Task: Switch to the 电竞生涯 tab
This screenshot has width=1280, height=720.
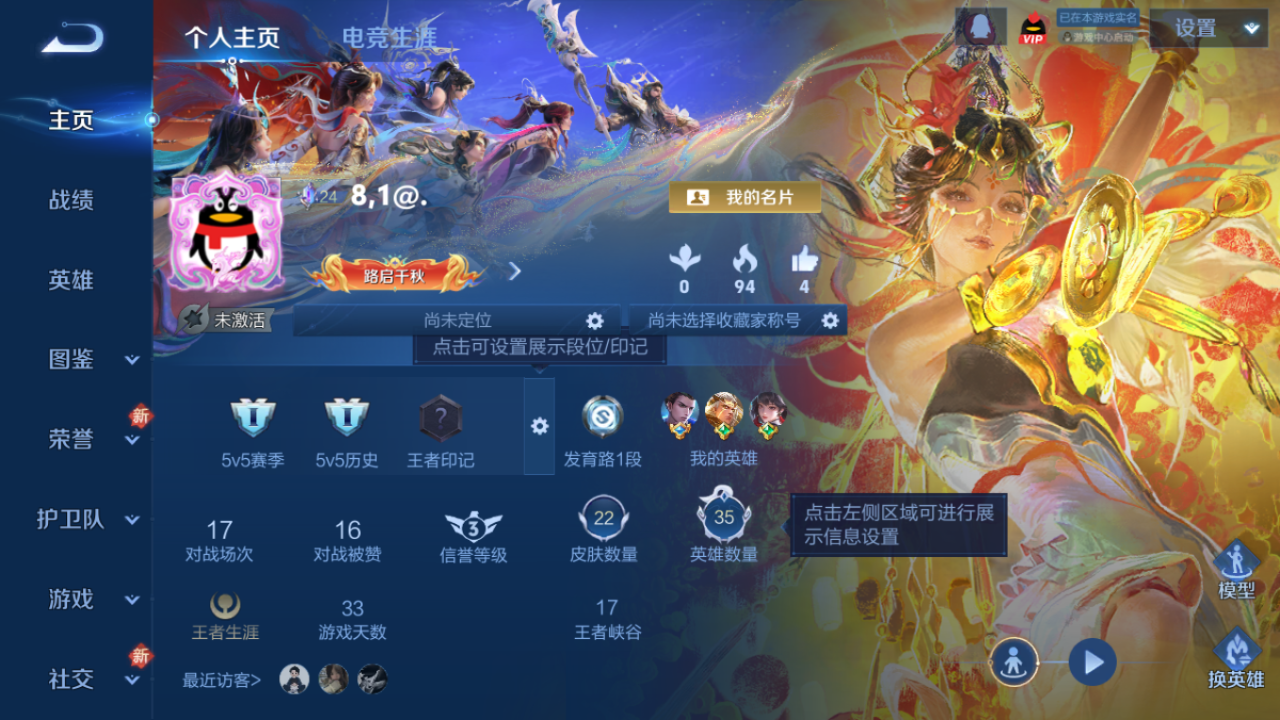Action: (384, 33)
